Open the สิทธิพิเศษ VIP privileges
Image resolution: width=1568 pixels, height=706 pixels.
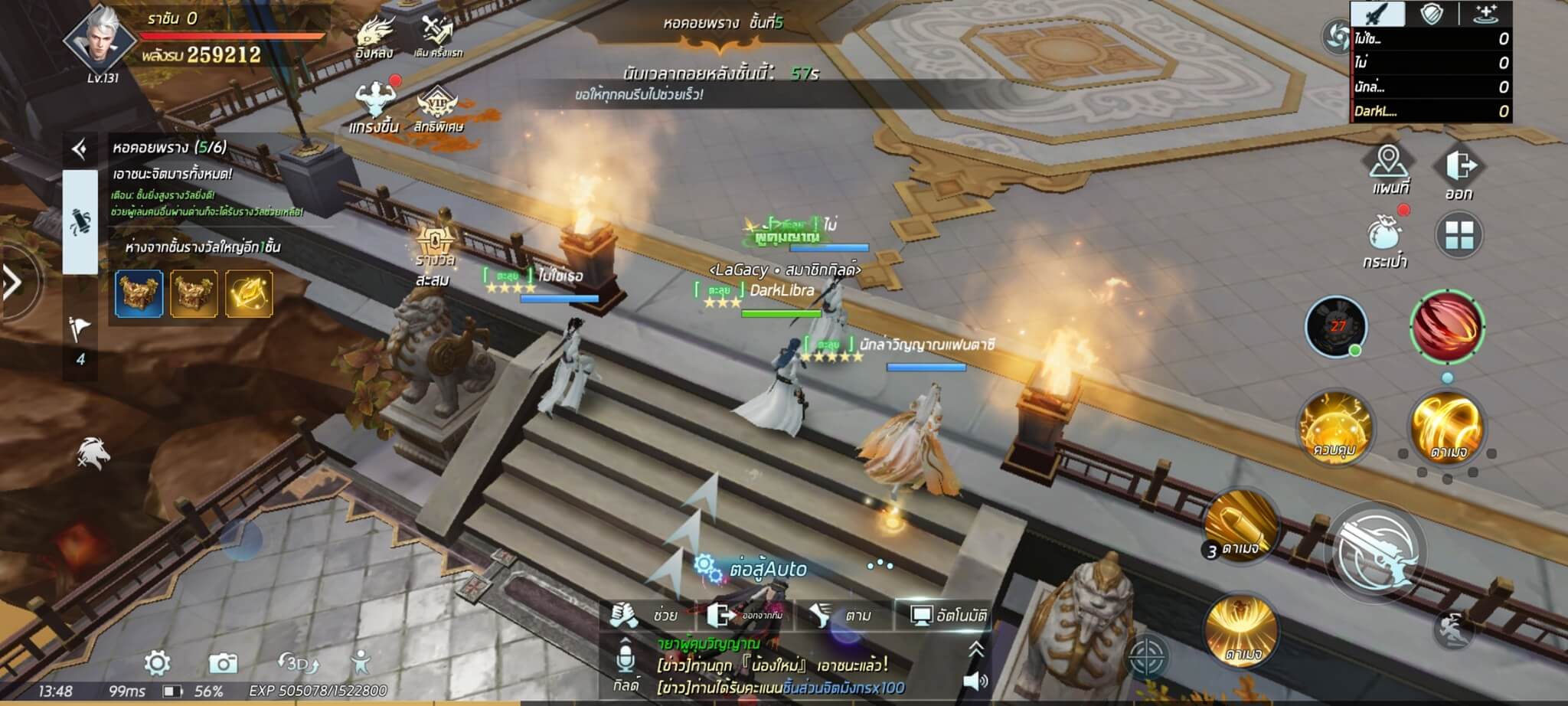pyautogui.click(x=438, y=109)
